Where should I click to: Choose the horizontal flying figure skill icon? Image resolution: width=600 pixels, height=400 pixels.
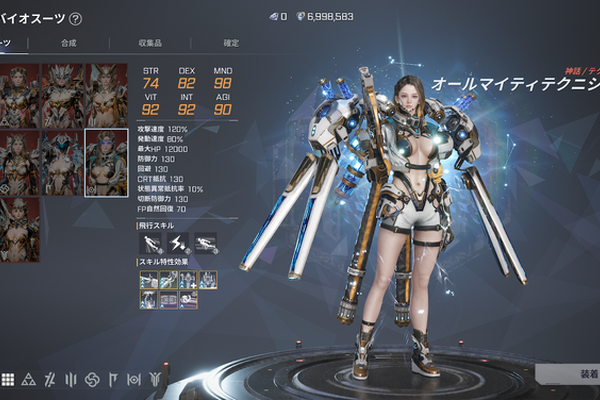pos(206,241)
